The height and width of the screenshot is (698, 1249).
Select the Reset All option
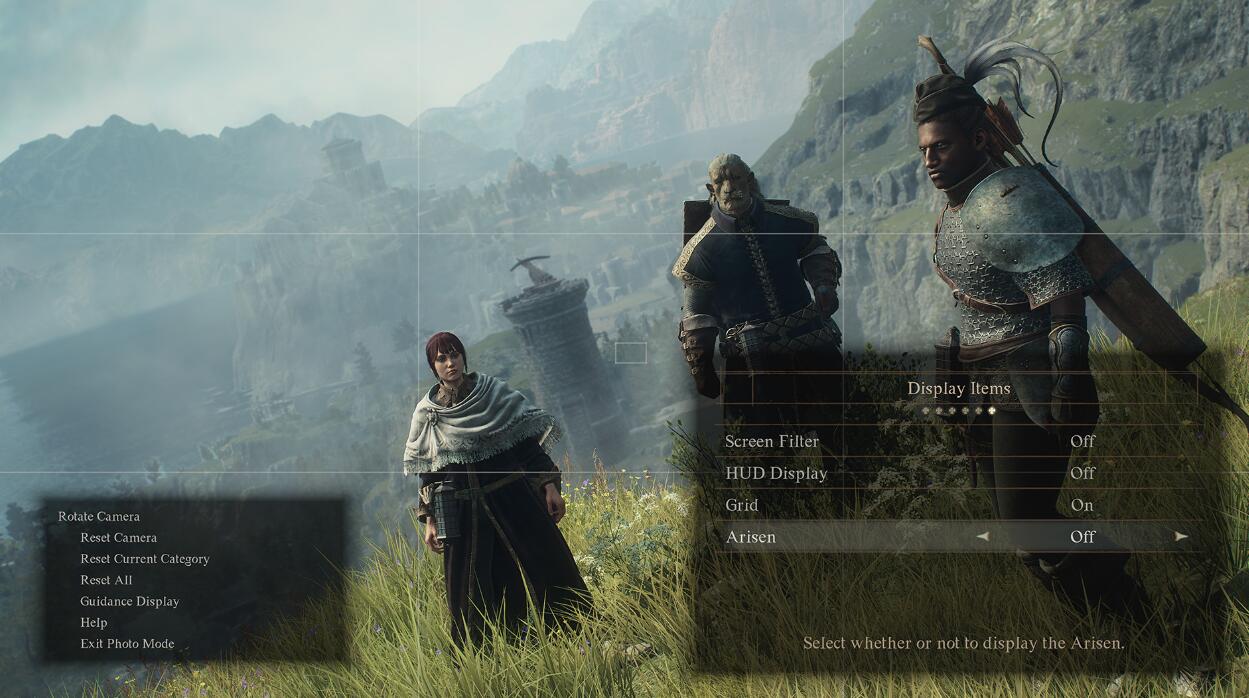(106, 580)
